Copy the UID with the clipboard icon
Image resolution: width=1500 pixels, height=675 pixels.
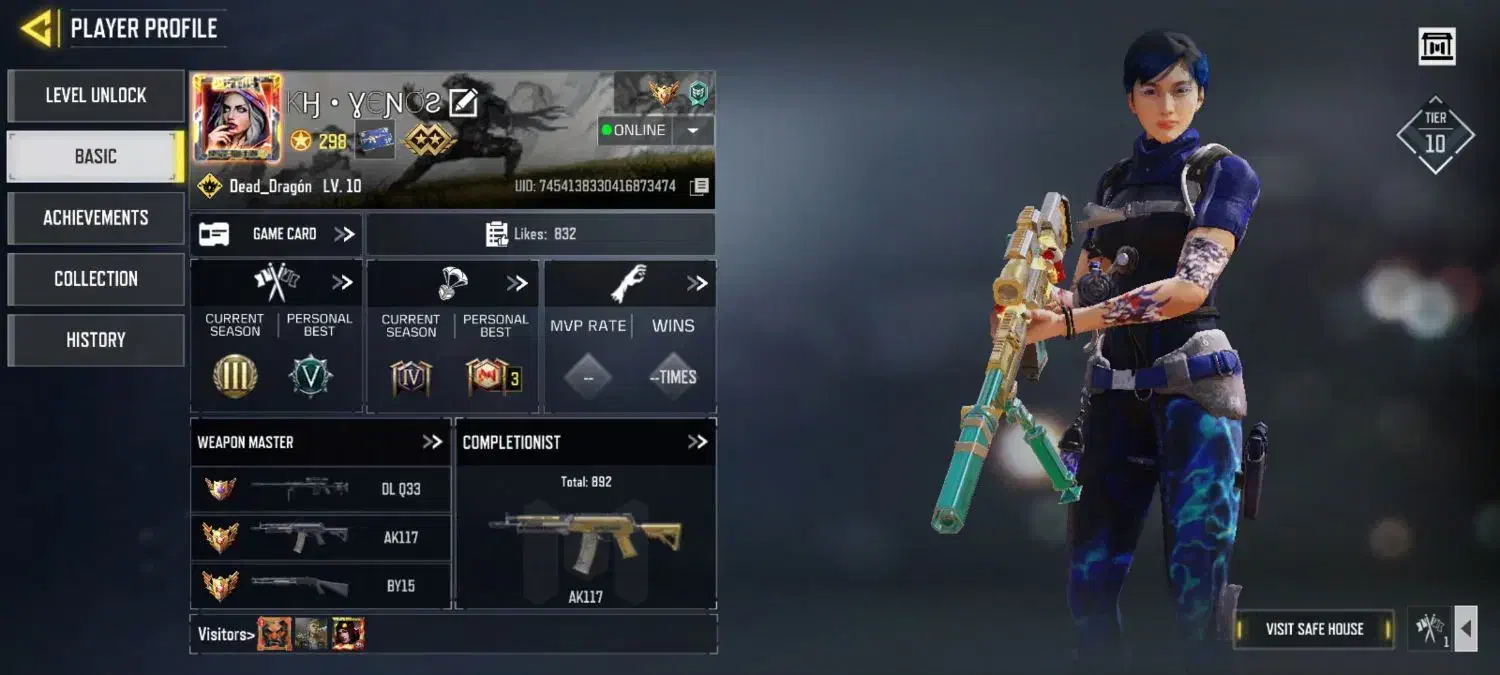700,187
